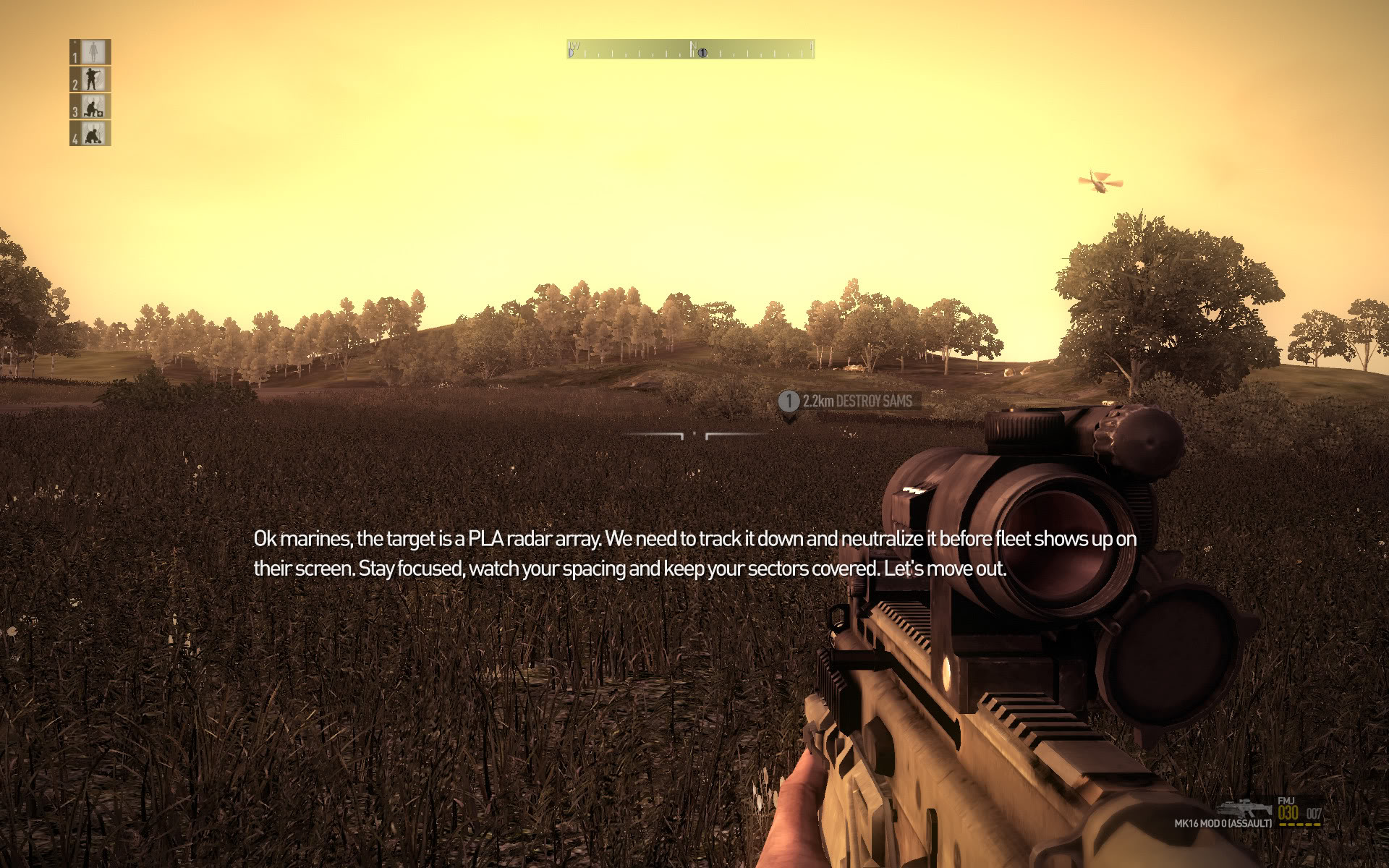Screen dimensions: 1389x868
Task: Select squad member 2 standing rifleman icon
Action: click(92, 79)
